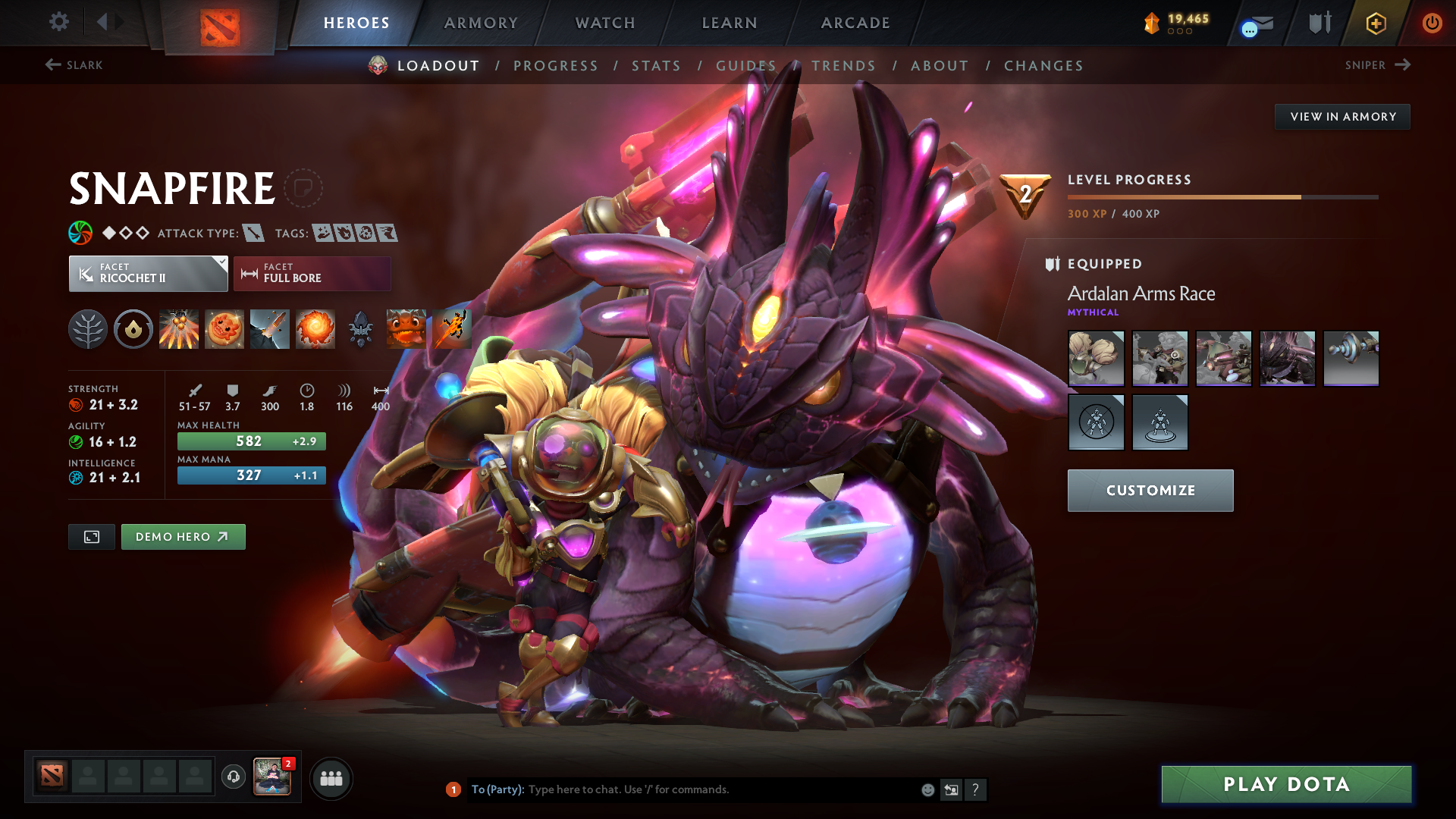Open the GUIDES section
This screenshot has width=1456, height=819.
point(745,66)
